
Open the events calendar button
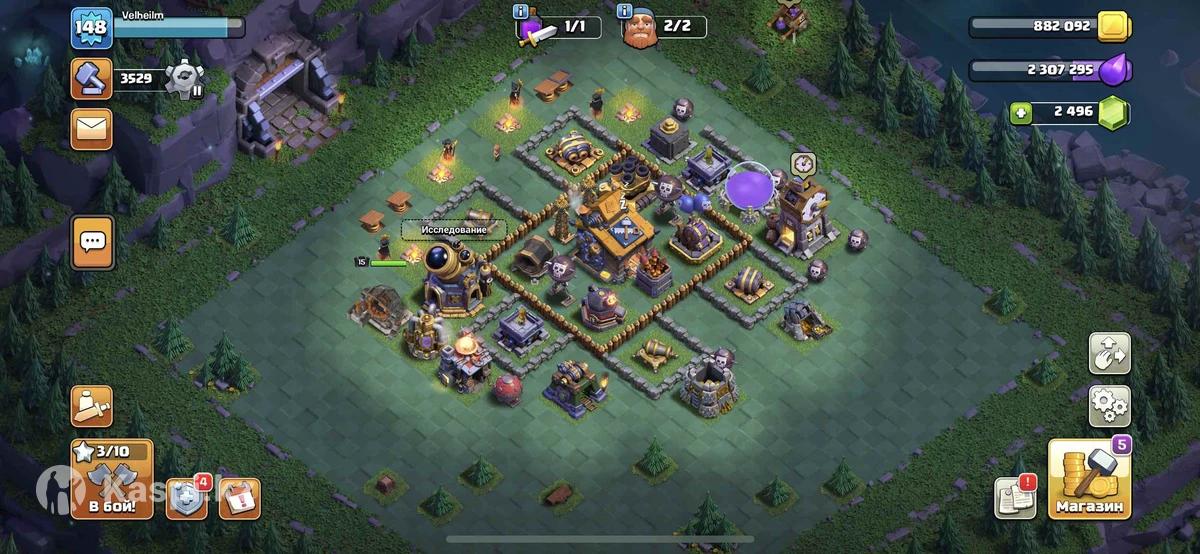coord(239,498)
